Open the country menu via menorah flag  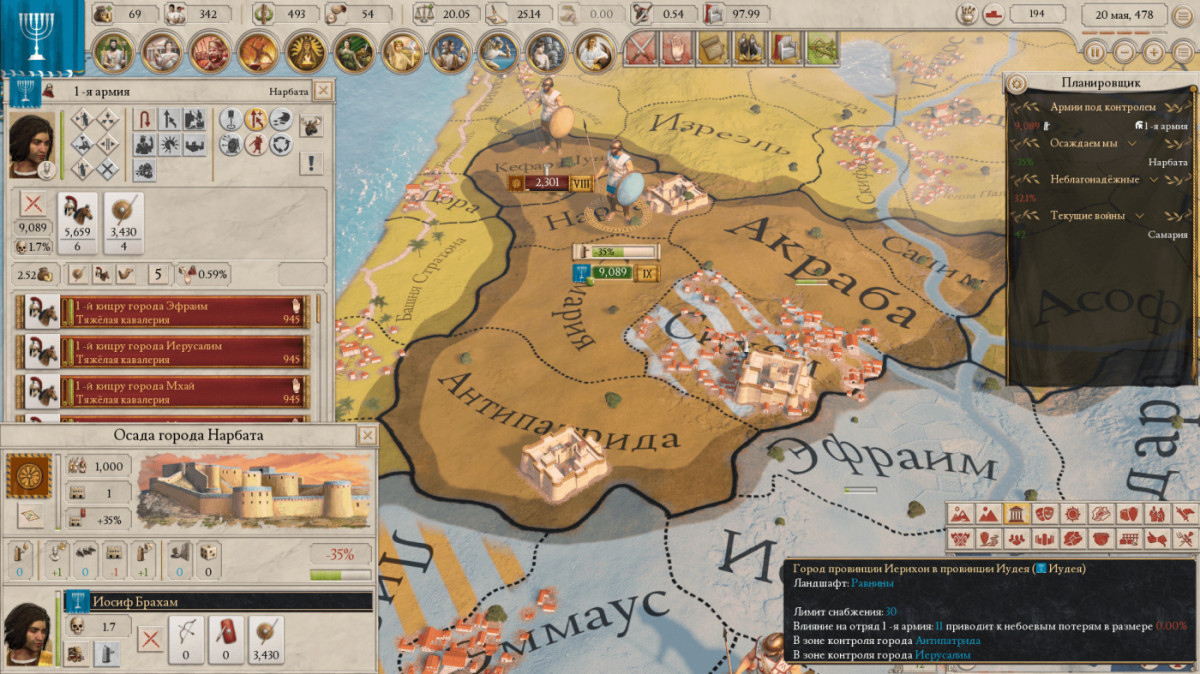pyautogui.click(x=37, y=37)
